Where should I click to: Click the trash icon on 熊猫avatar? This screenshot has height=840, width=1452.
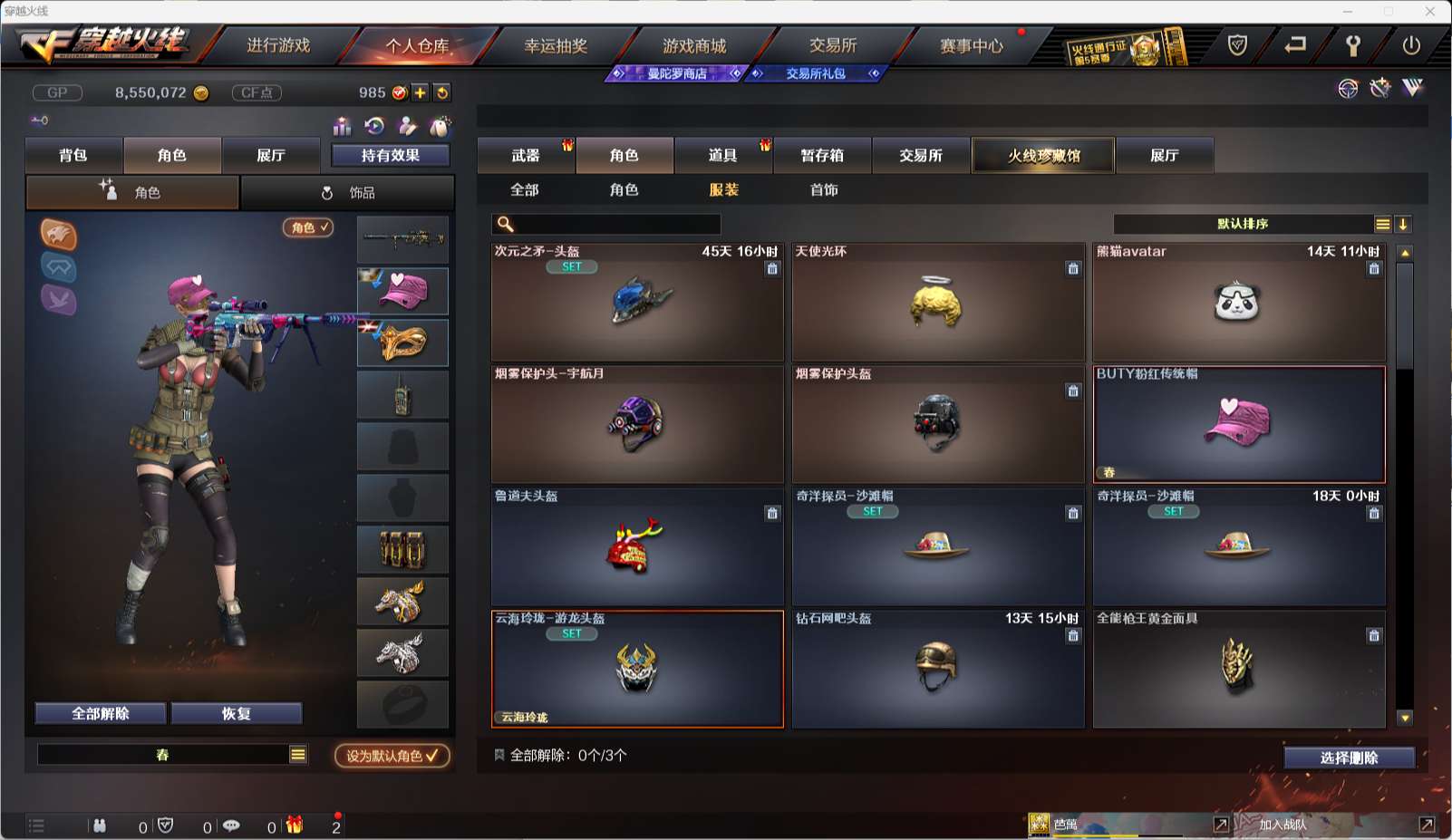tap(1373, 269)
